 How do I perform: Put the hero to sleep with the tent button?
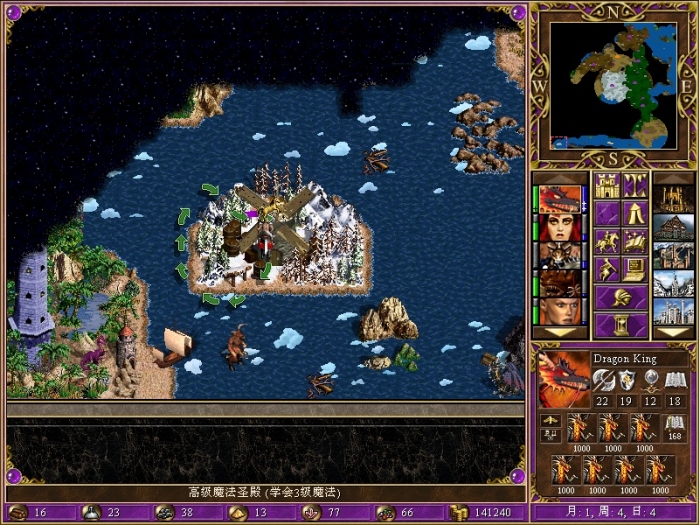pyautogui.click(x=634, y=213)
